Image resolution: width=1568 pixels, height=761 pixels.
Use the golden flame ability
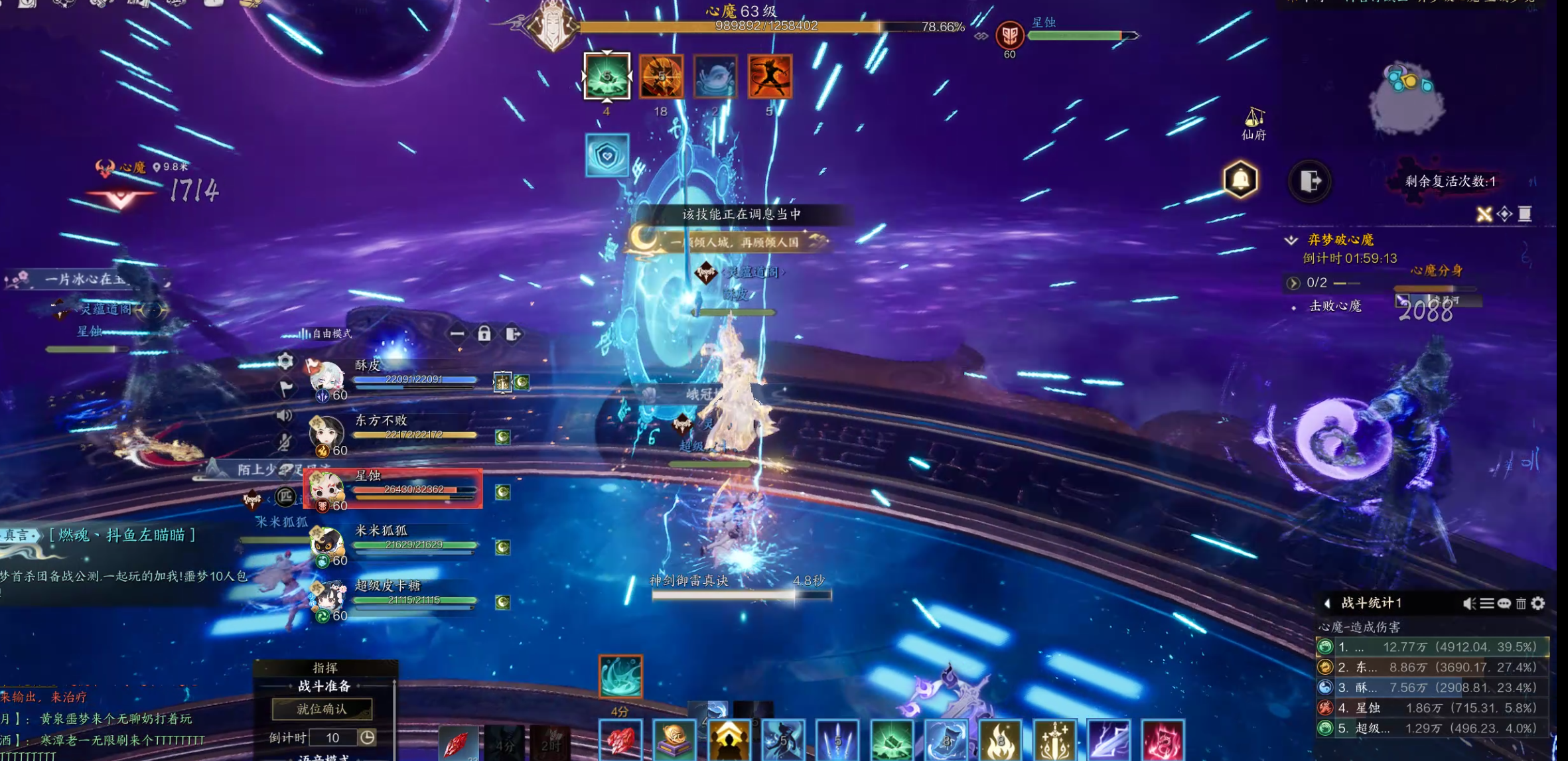coord(1000,740)
